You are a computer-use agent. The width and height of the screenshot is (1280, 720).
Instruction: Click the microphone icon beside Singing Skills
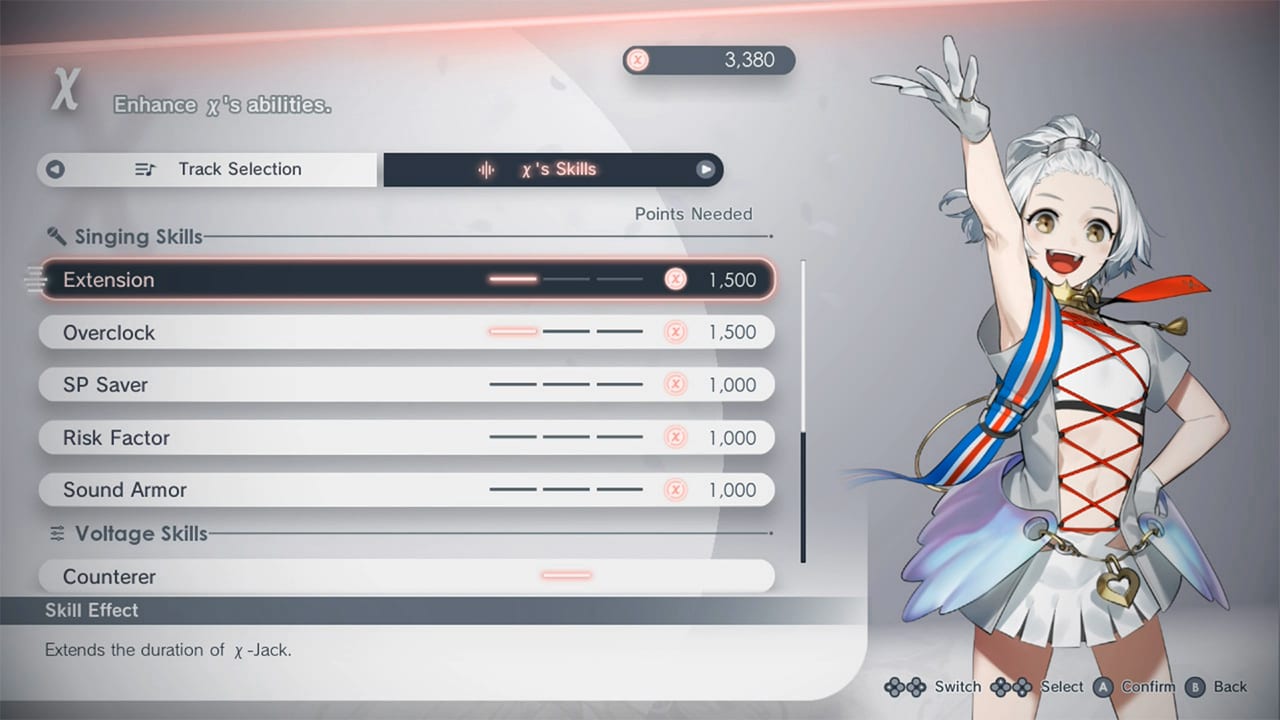tap(57, 236)
